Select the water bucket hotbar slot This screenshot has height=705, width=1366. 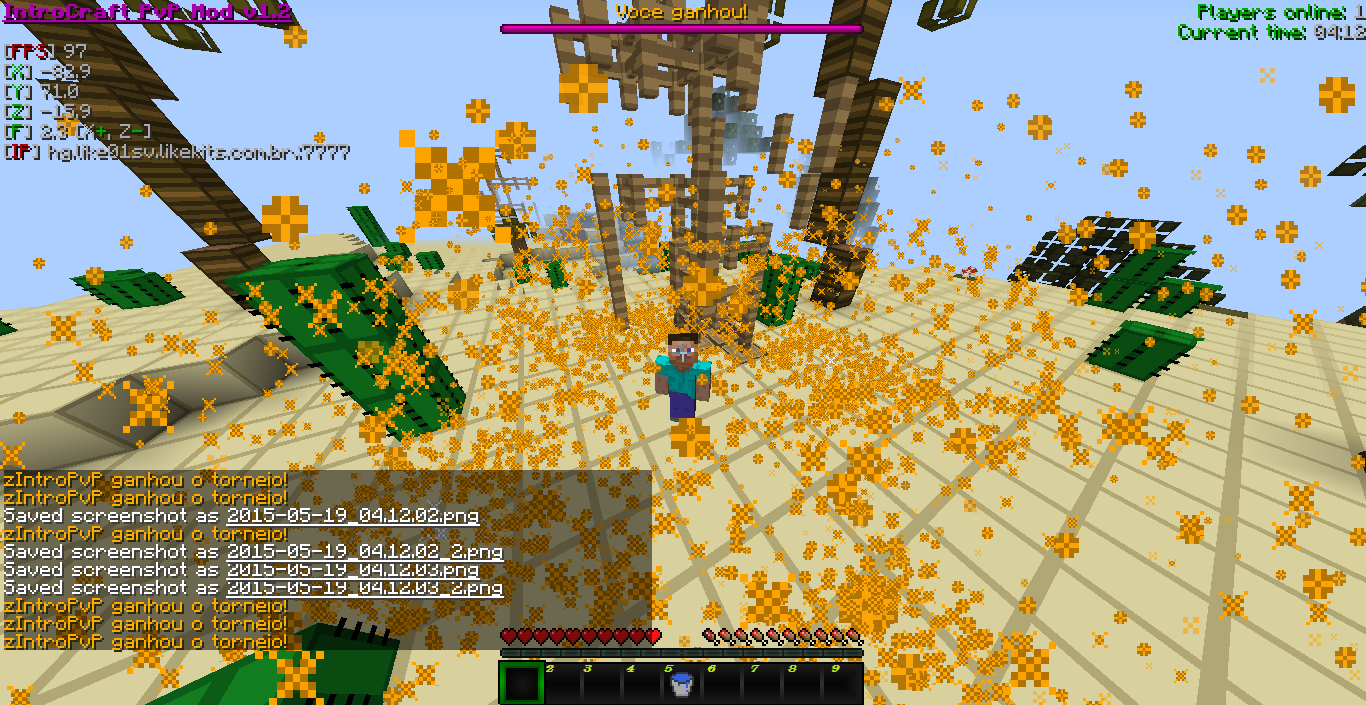[680, 684]
